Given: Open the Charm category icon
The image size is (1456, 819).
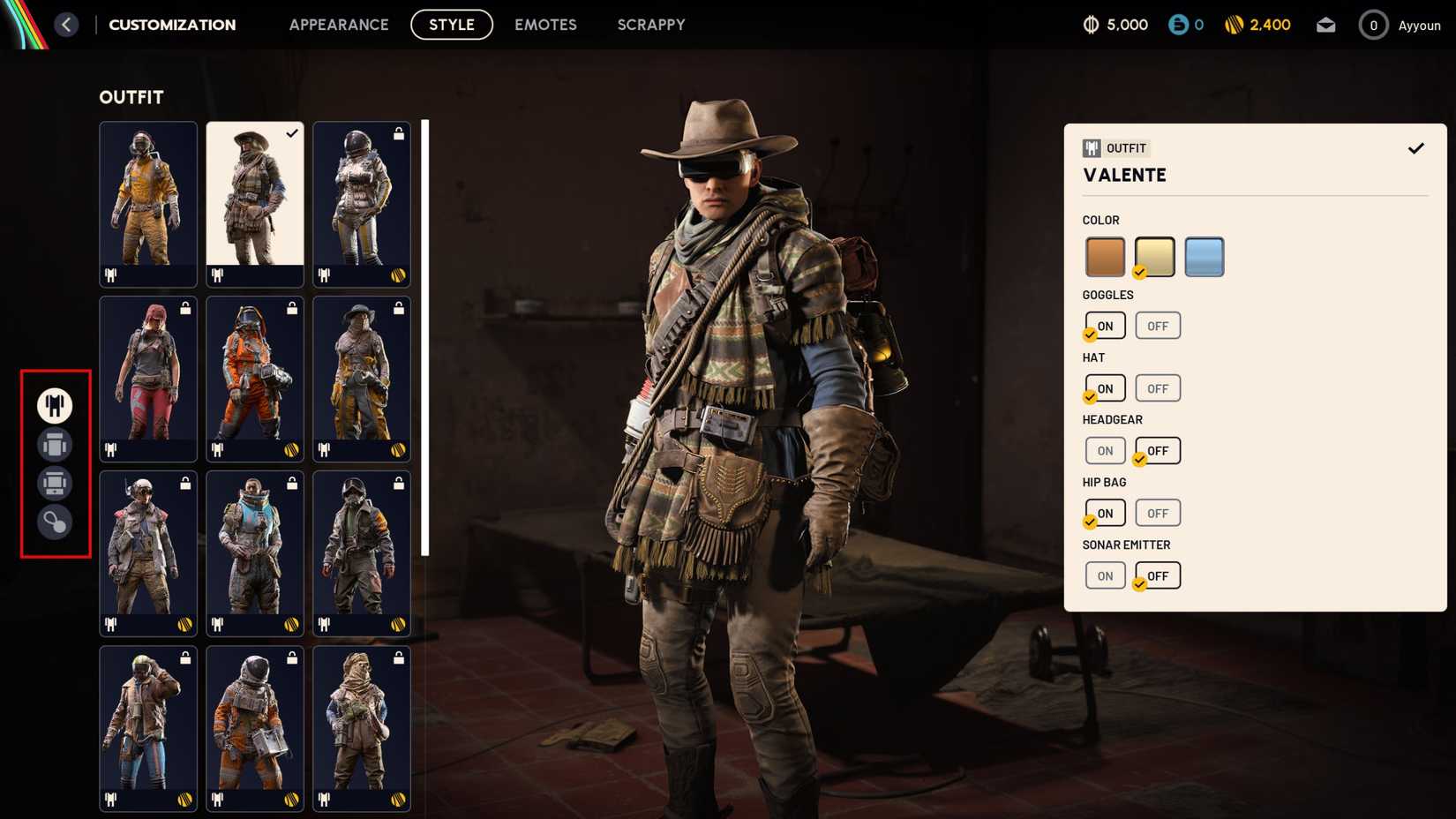Looking at the screenshot, I should click(x=55, y=524).
